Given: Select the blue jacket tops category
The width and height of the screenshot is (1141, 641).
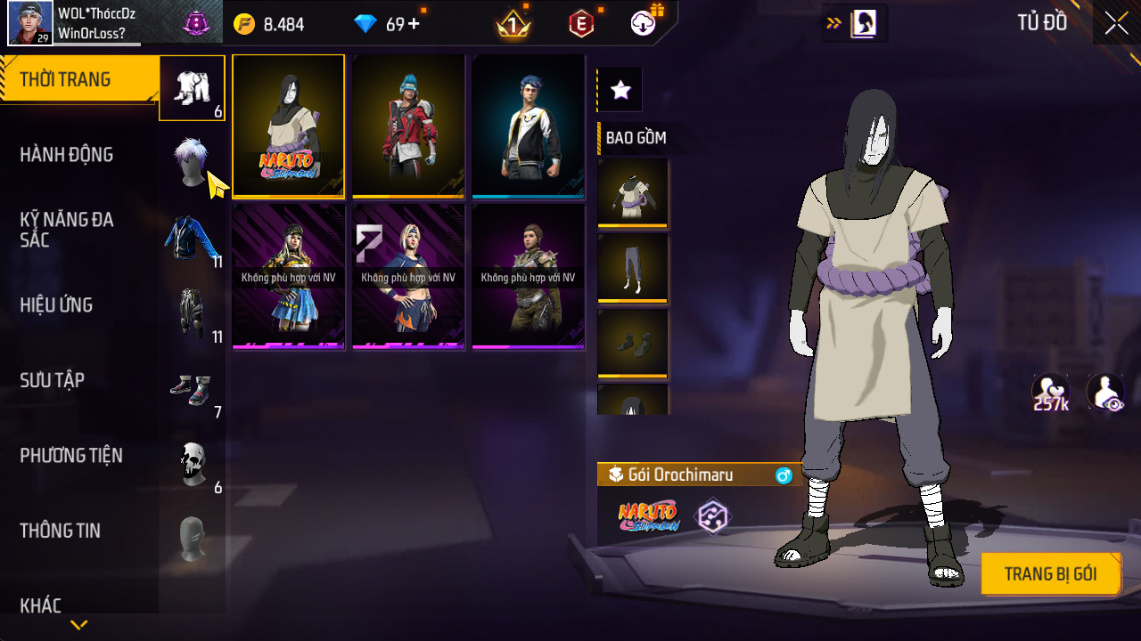Looking at the screenshot, I should 190,237.
